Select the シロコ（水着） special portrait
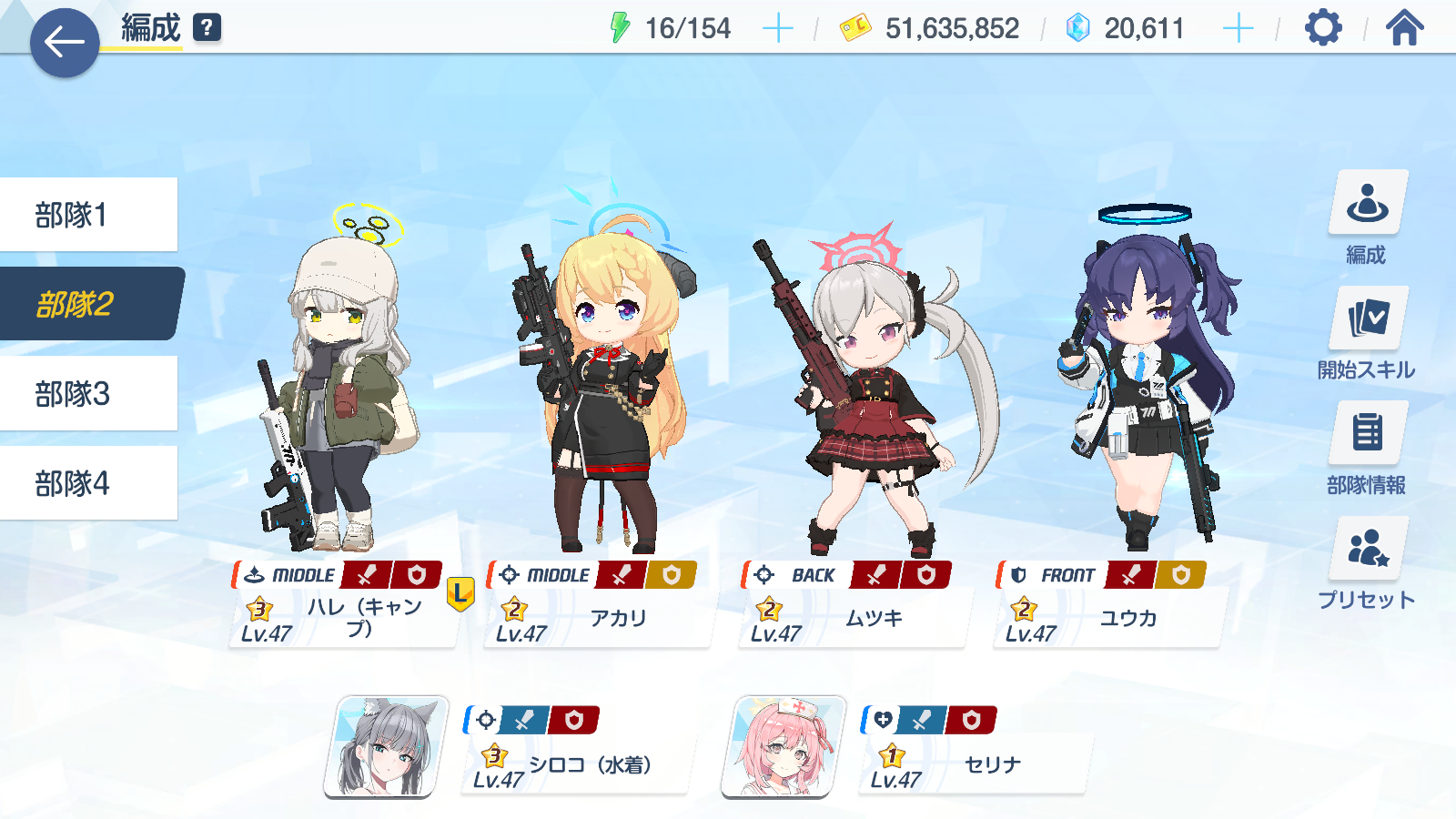The image size is (1456, 819). (387, 747)
